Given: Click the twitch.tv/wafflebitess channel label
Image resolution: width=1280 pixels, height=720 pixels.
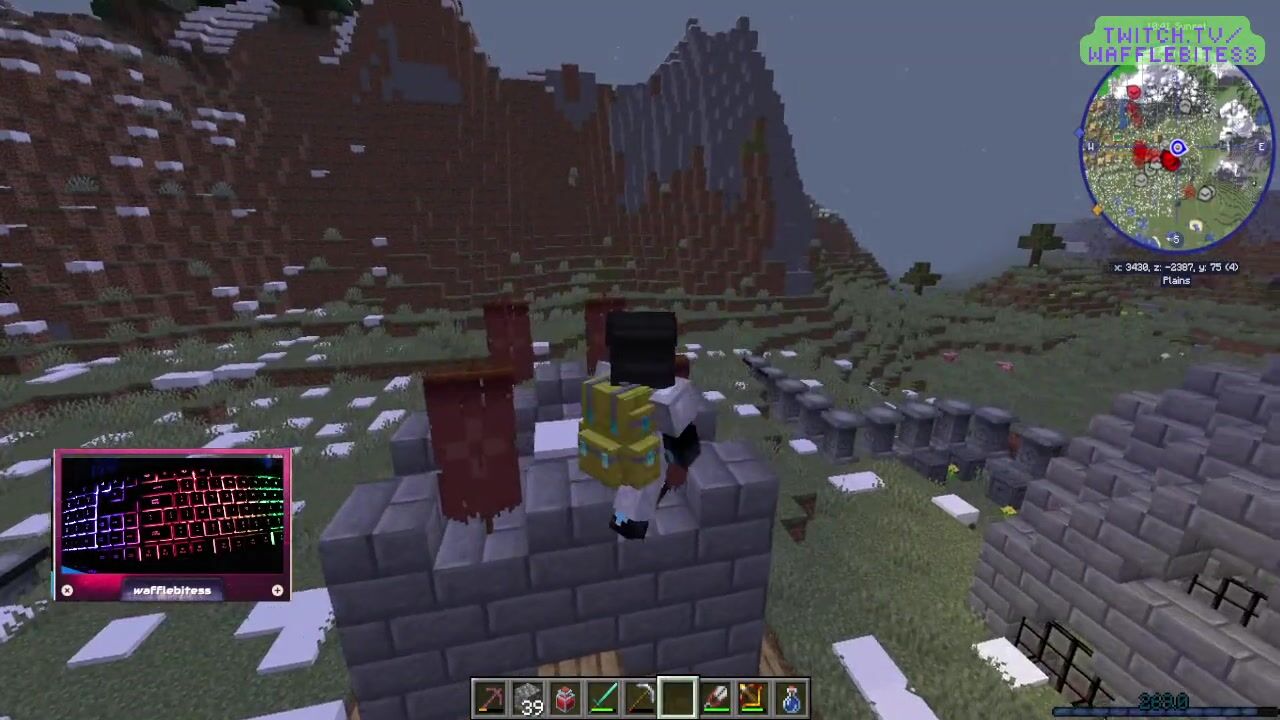Looking at the screenshot, I should click(1172, 44).
